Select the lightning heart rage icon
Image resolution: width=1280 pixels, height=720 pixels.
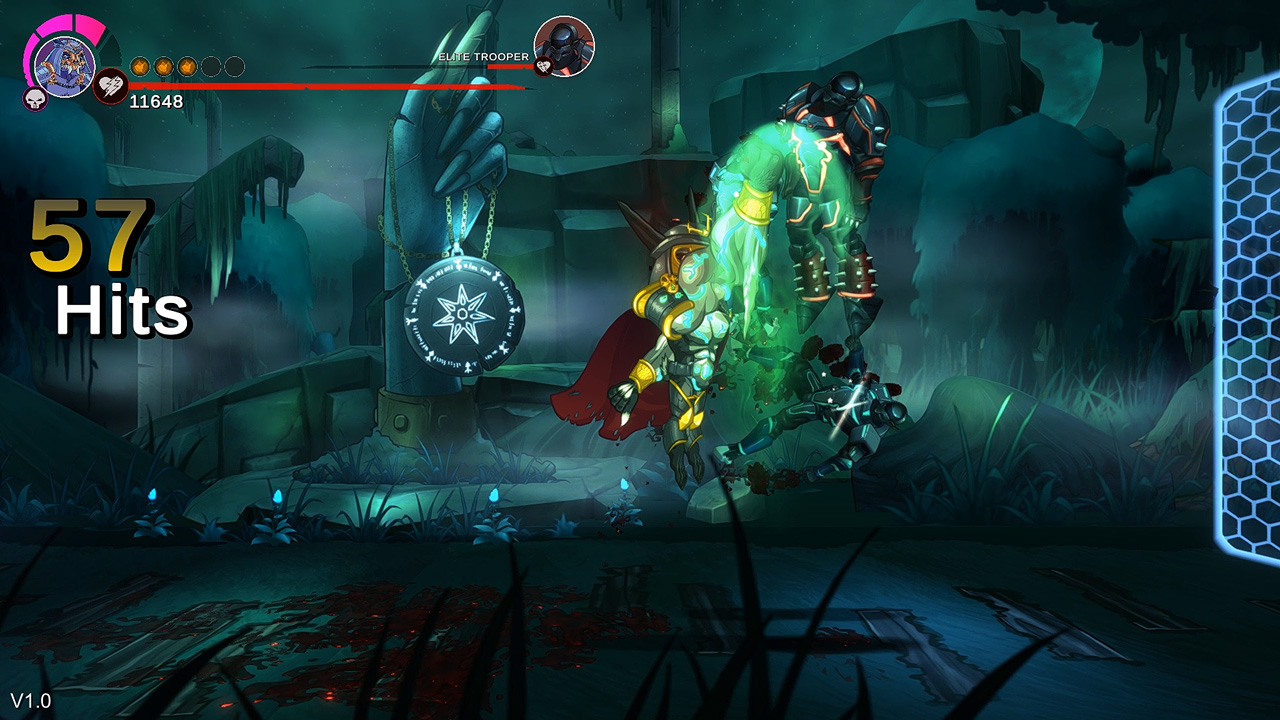pyautogui.click(x=110, y=87)
